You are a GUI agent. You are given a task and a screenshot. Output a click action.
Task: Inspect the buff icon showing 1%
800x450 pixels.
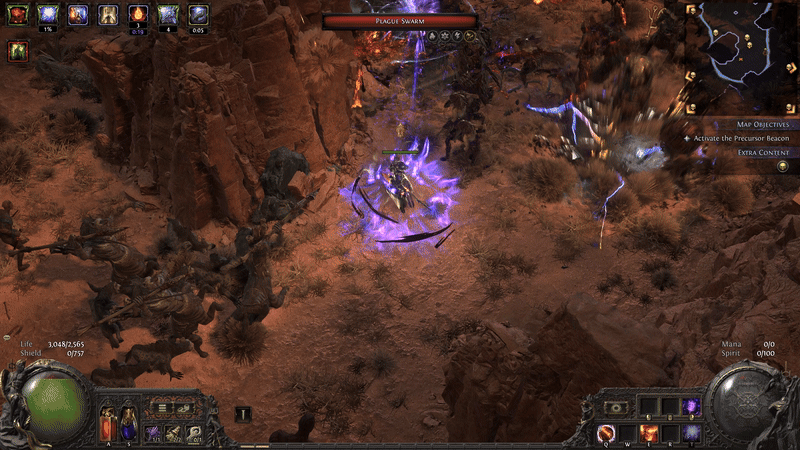47,14
